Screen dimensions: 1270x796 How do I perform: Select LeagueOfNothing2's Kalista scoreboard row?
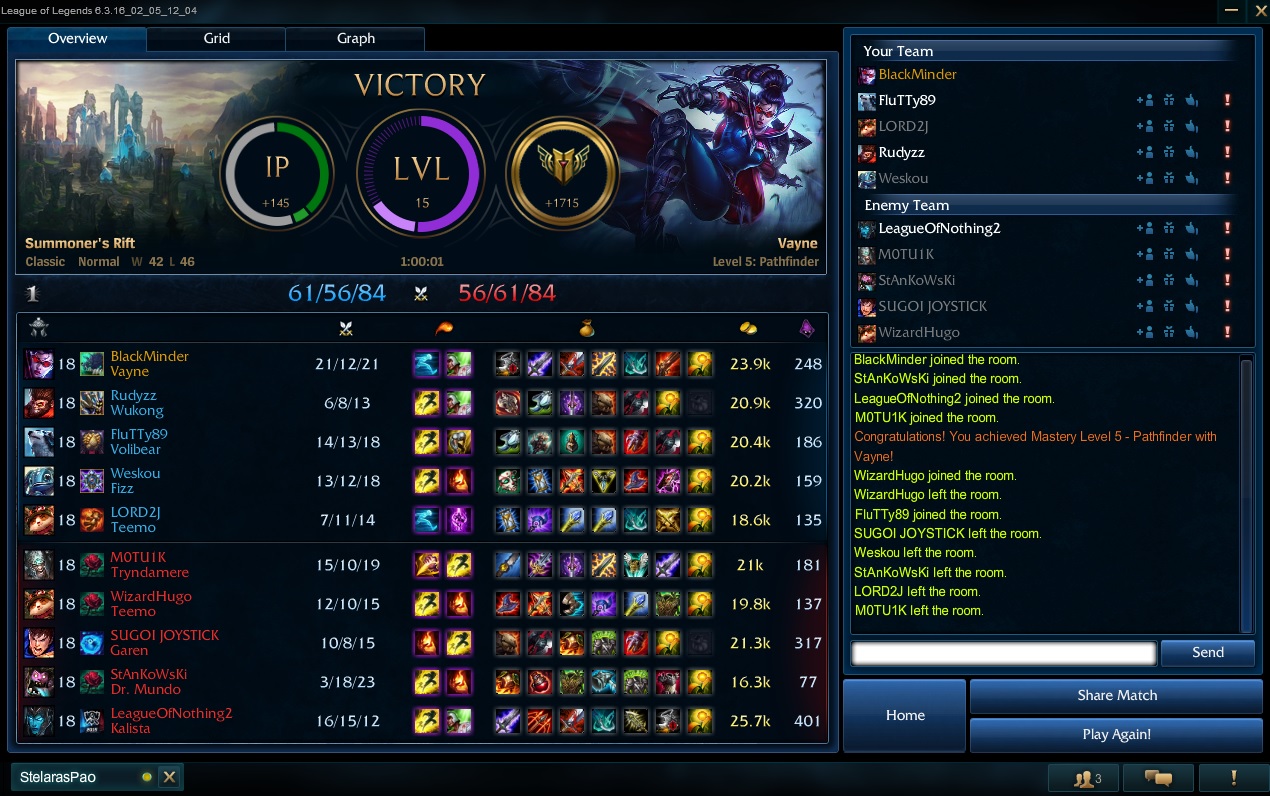click(x=420, y=721)
